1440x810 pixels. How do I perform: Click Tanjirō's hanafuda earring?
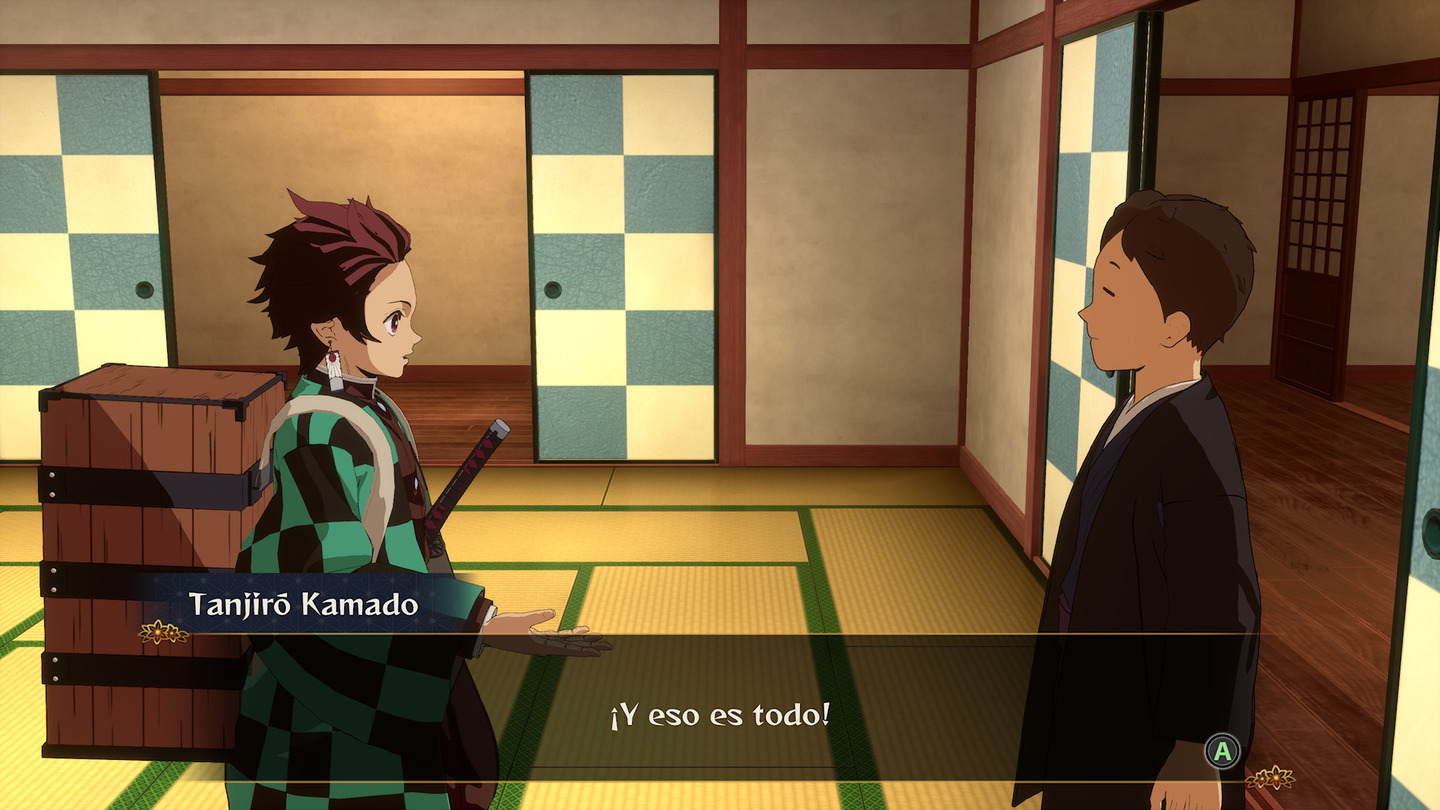point(336,367)
